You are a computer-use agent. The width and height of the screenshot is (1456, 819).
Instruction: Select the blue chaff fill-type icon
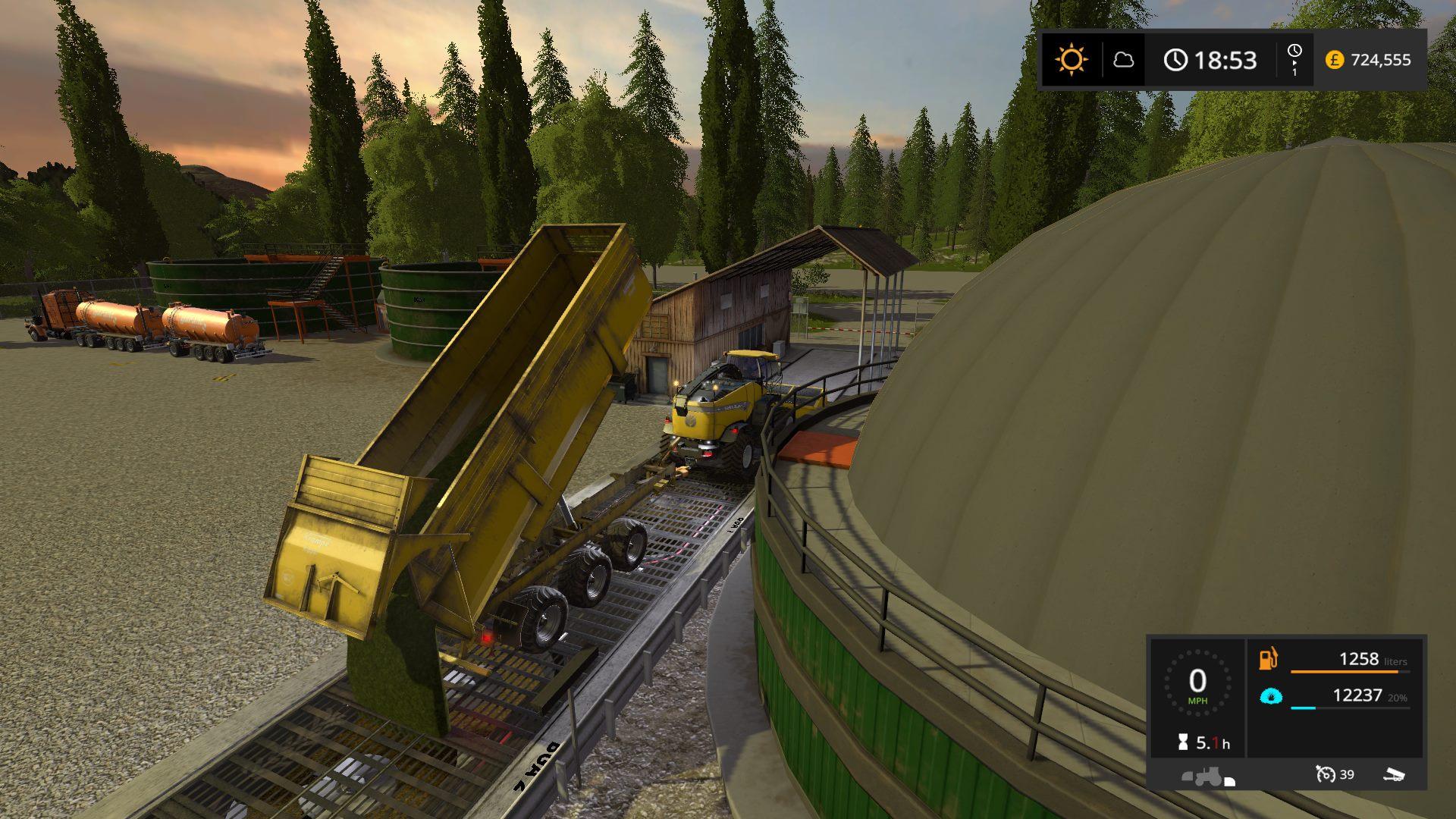pyautogui.click(x=1271, y=695)
